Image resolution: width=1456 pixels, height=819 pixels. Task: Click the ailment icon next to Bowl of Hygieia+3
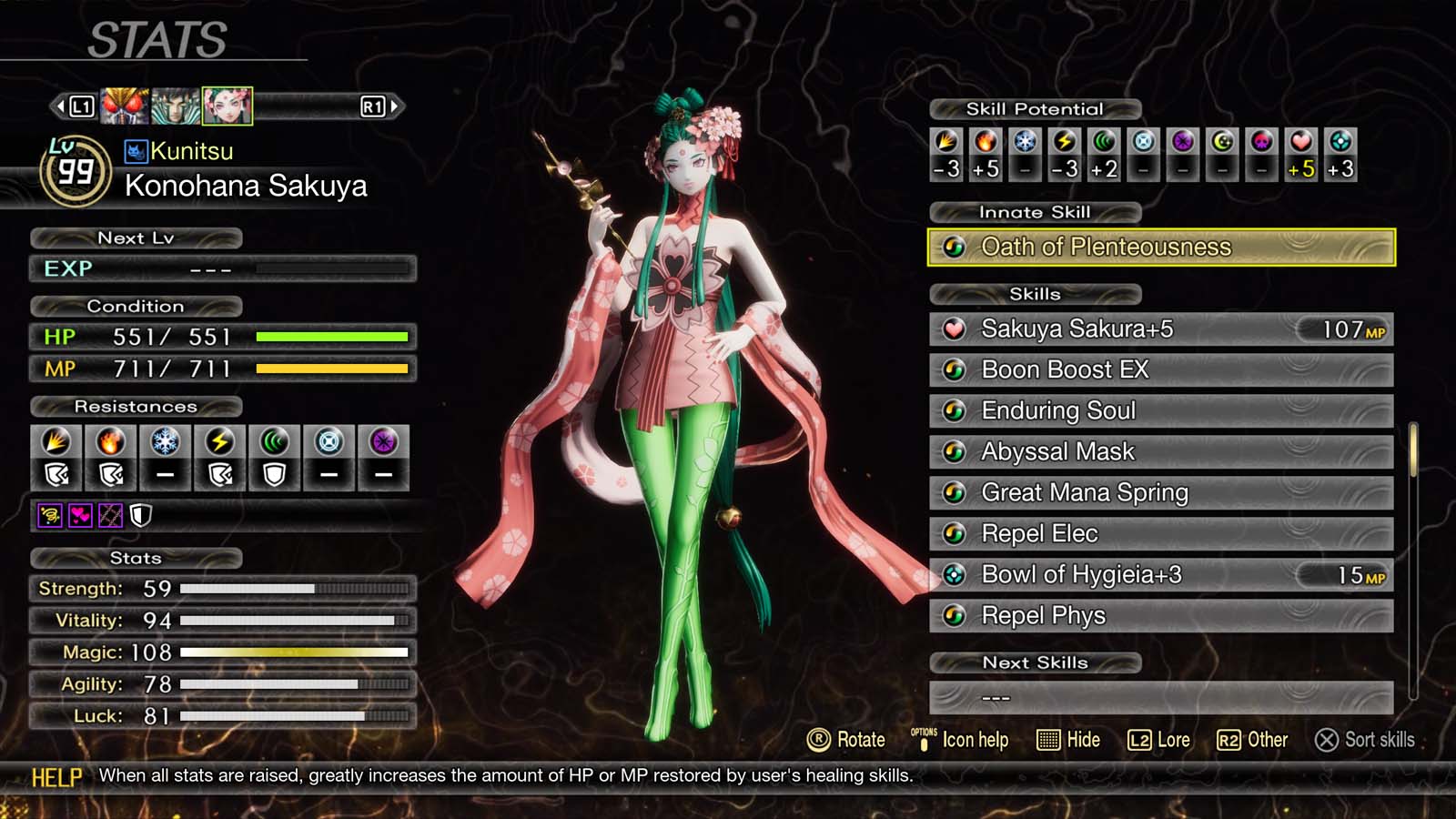click(954, 575)
